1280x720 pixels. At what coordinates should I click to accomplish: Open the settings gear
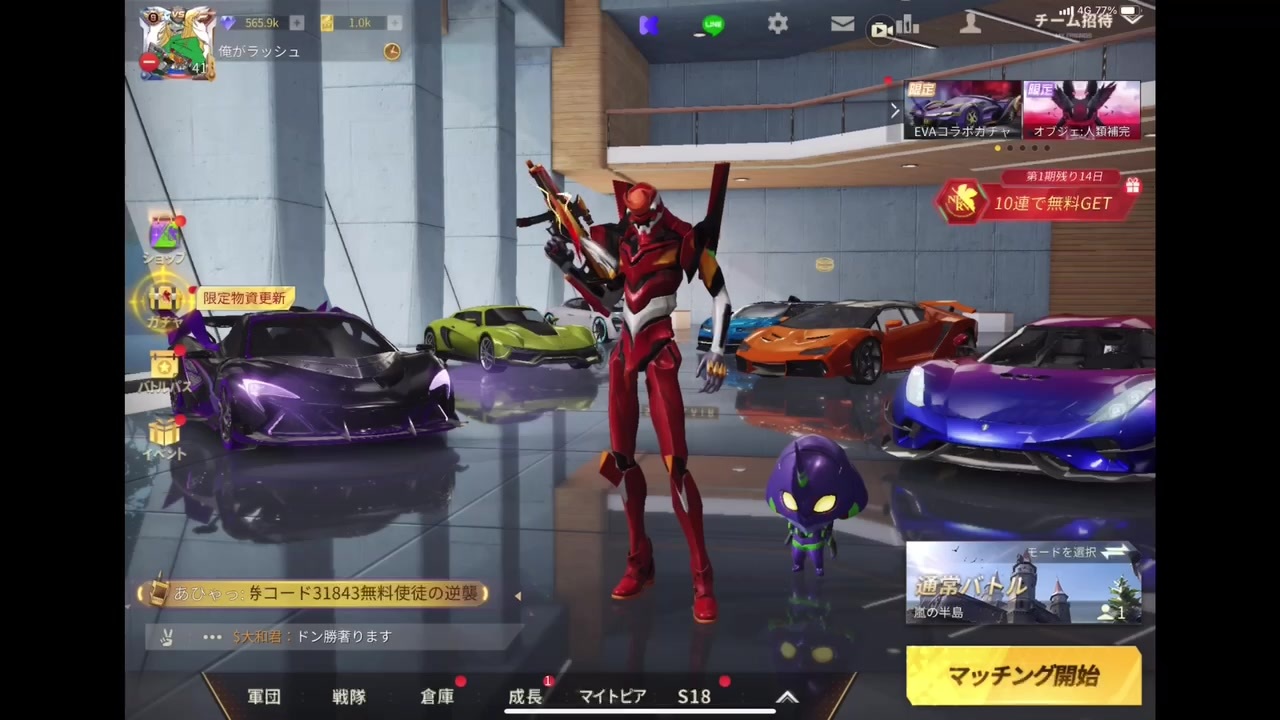[x=778, y=24]
